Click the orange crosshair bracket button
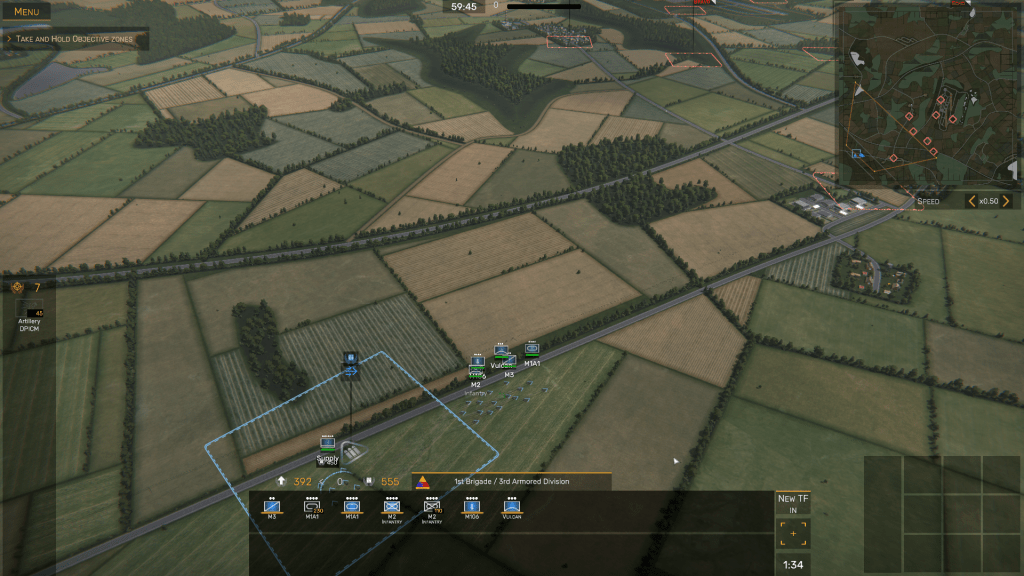 pos(793,533)
